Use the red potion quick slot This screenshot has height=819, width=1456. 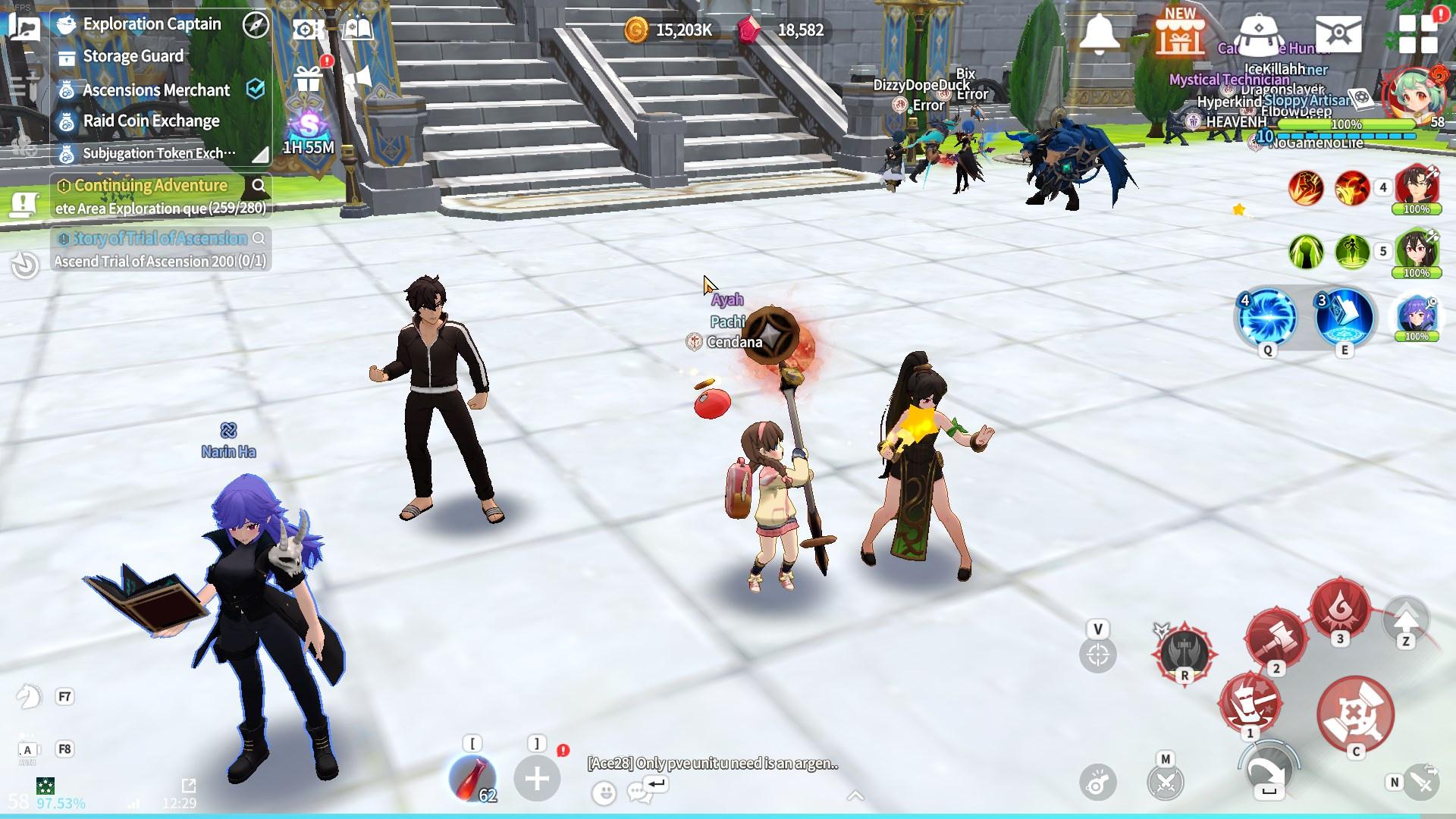click(472, 778)
